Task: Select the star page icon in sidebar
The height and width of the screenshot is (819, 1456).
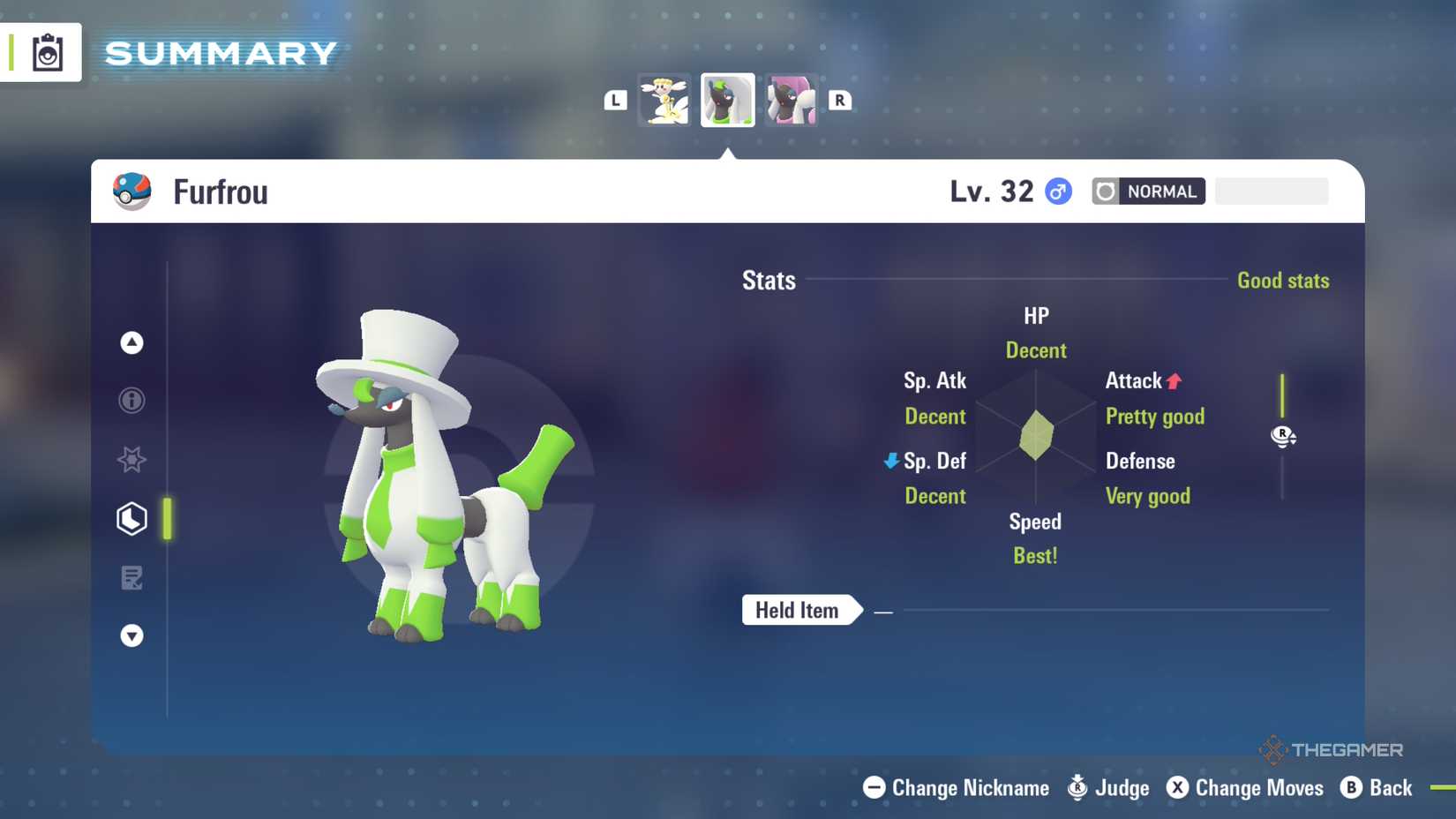Action: 131,459
